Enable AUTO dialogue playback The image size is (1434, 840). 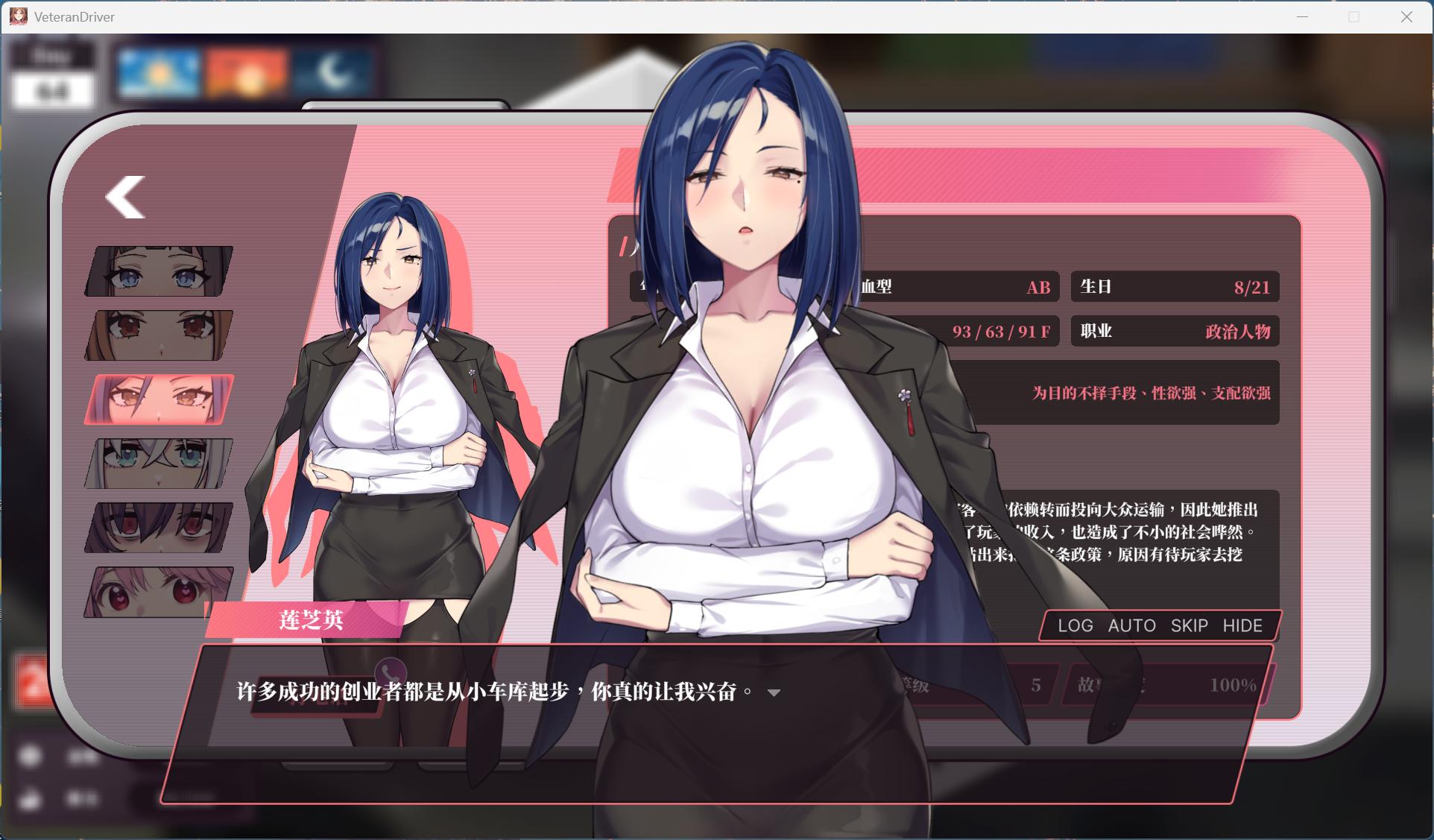(x=1132, y=626)
